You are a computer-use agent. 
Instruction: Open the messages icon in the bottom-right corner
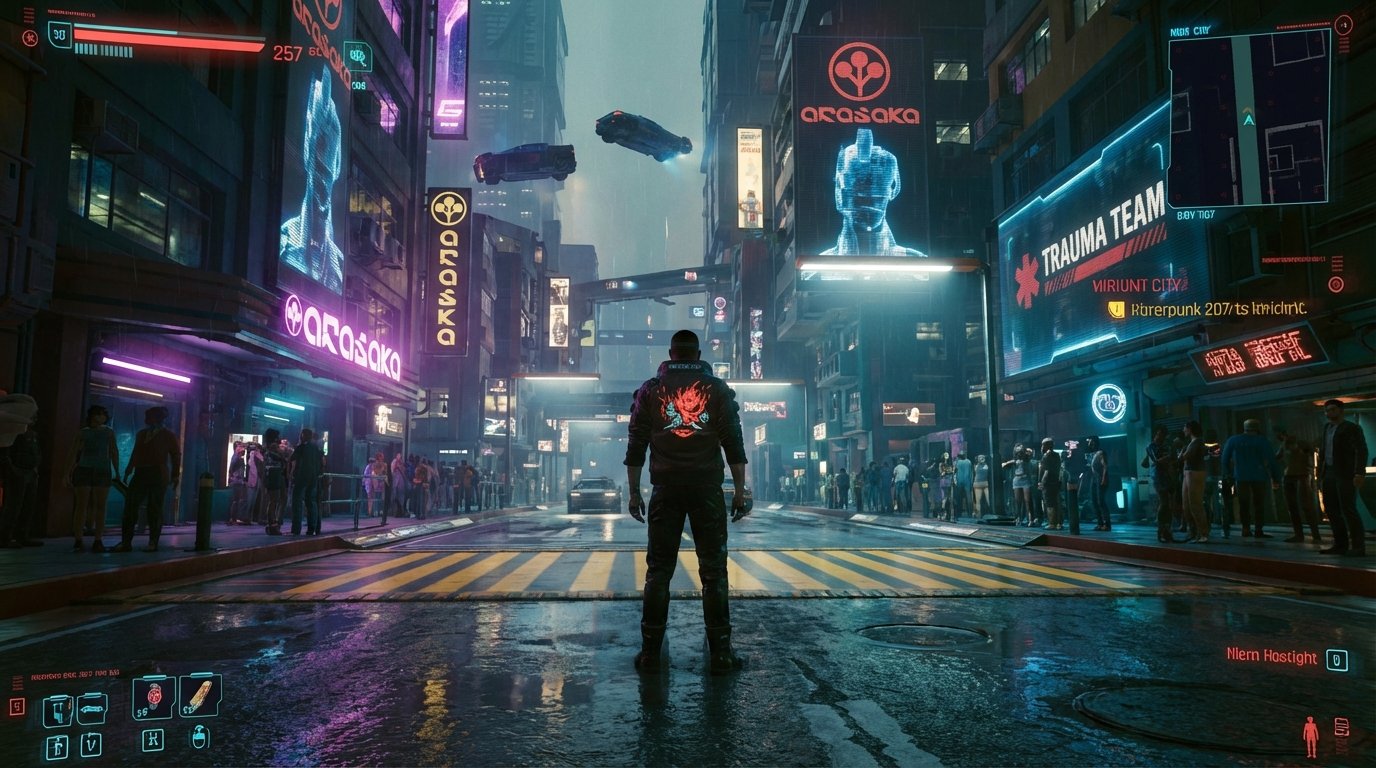coord(1342,727)
